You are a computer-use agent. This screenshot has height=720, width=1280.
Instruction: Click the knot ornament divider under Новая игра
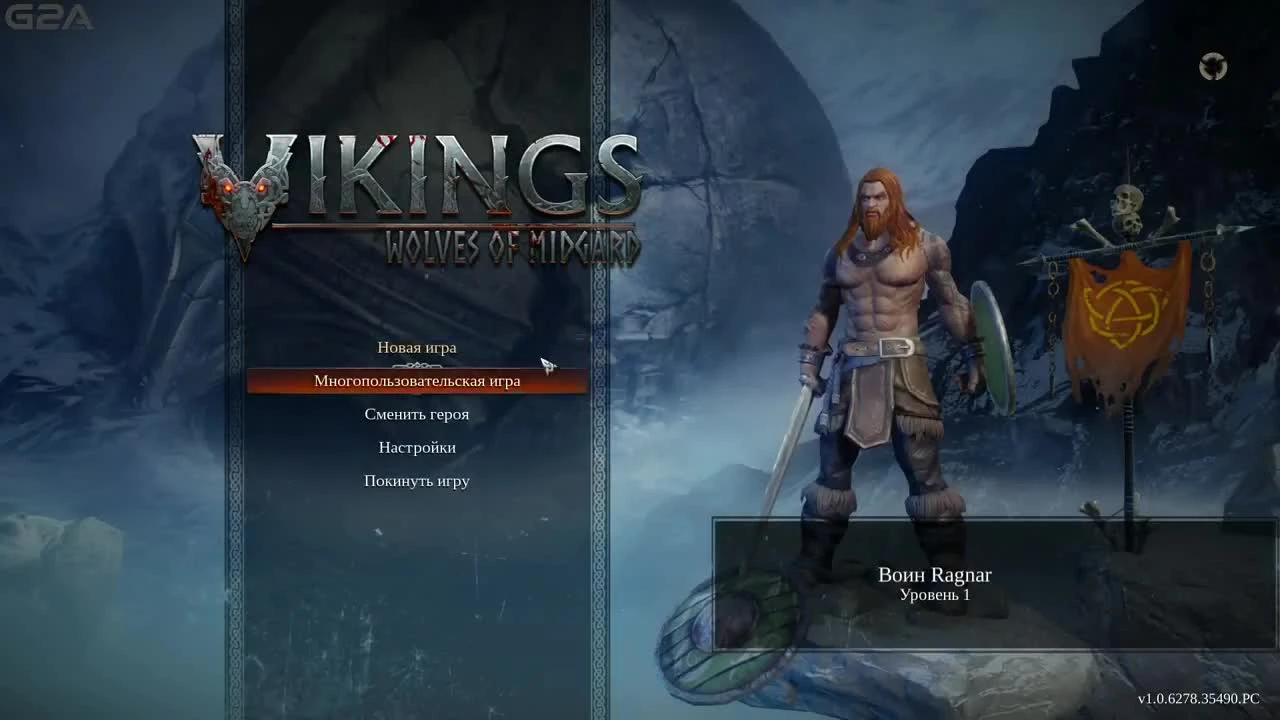(416, 364)
